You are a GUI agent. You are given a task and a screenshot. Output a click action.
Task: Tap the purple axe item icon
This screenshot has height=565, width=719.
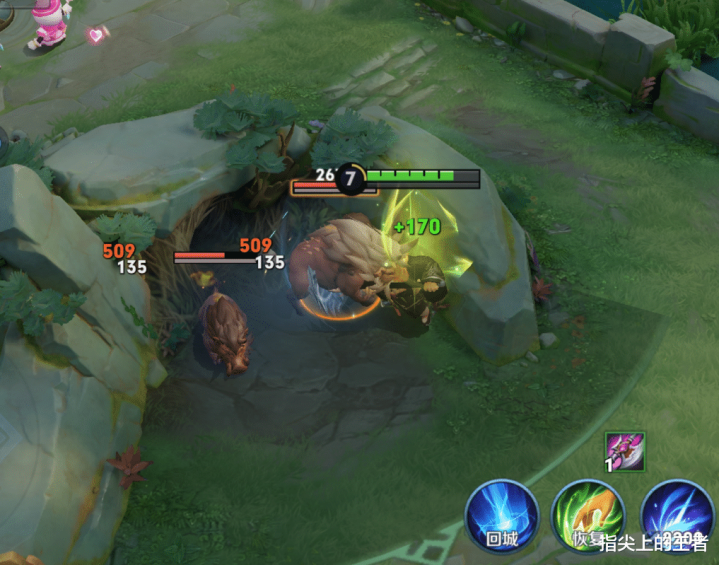click(x=625, y=451)
